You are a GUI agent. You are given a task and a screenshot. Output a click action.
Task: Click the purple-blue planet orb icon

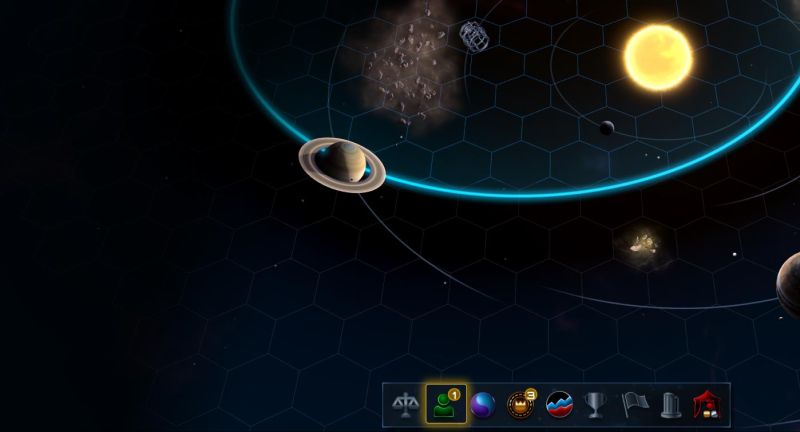pos(482,405)
